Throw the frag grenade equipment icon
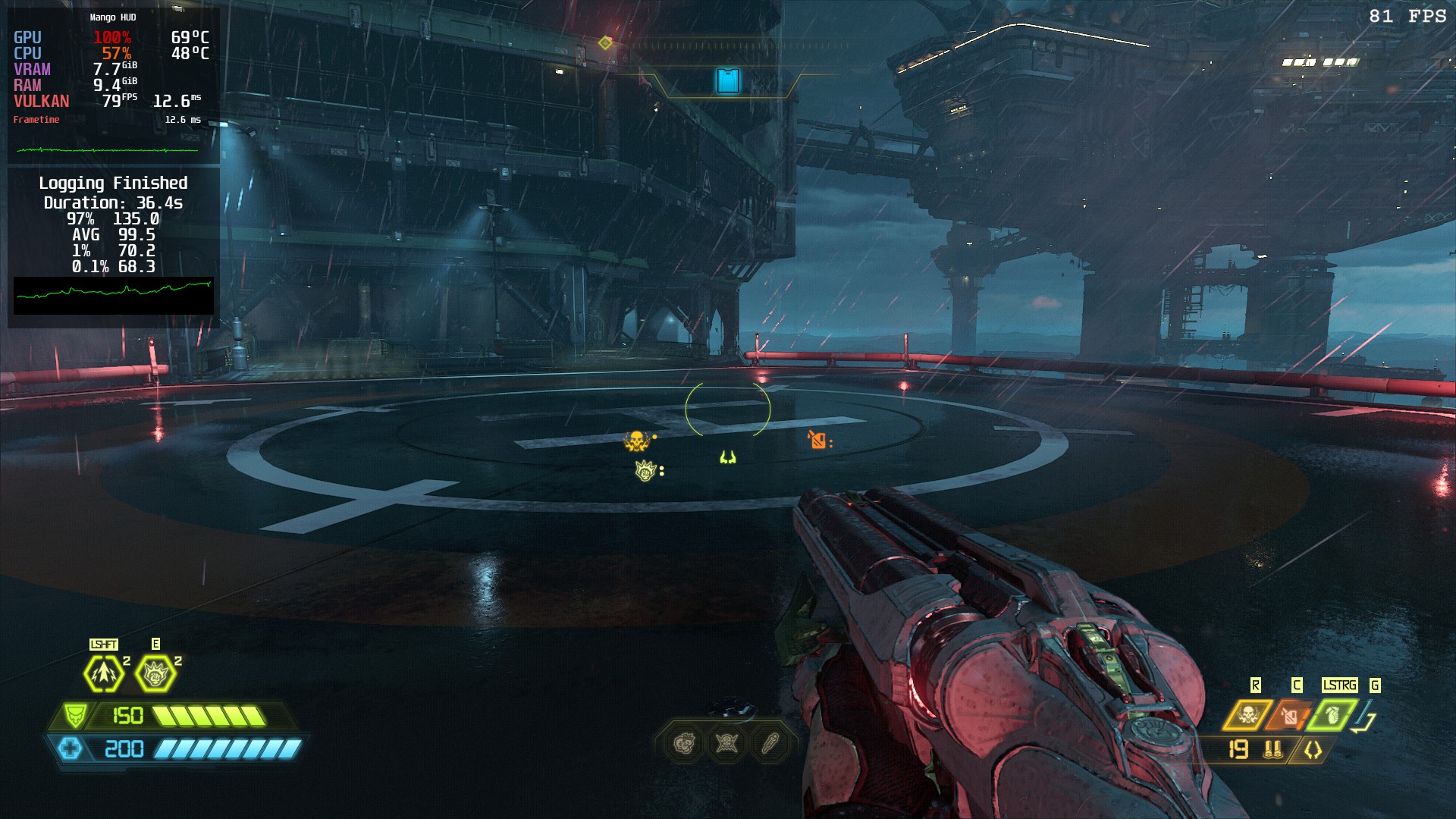Viewport: 1456px width, 819px height. tap(1332, 715)
